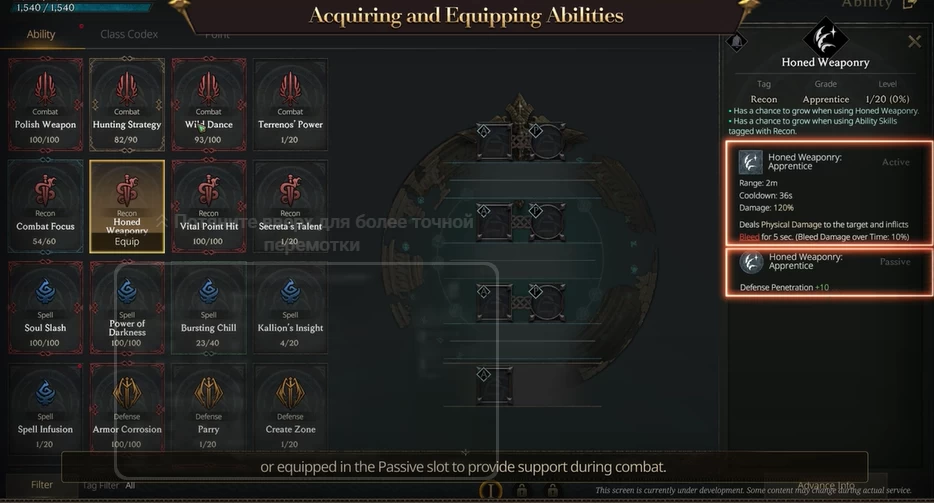Select the Vital Point Hit ability

coord(209,200)
